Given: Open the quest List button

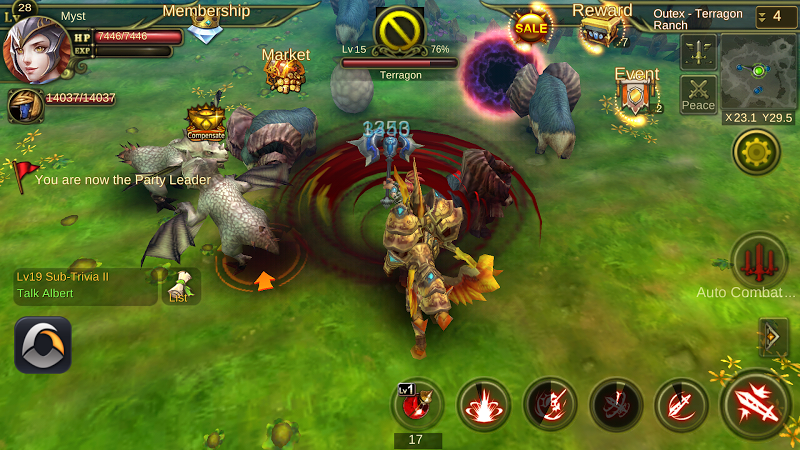Looking at the screenshot, I should [x=180, y=286].
